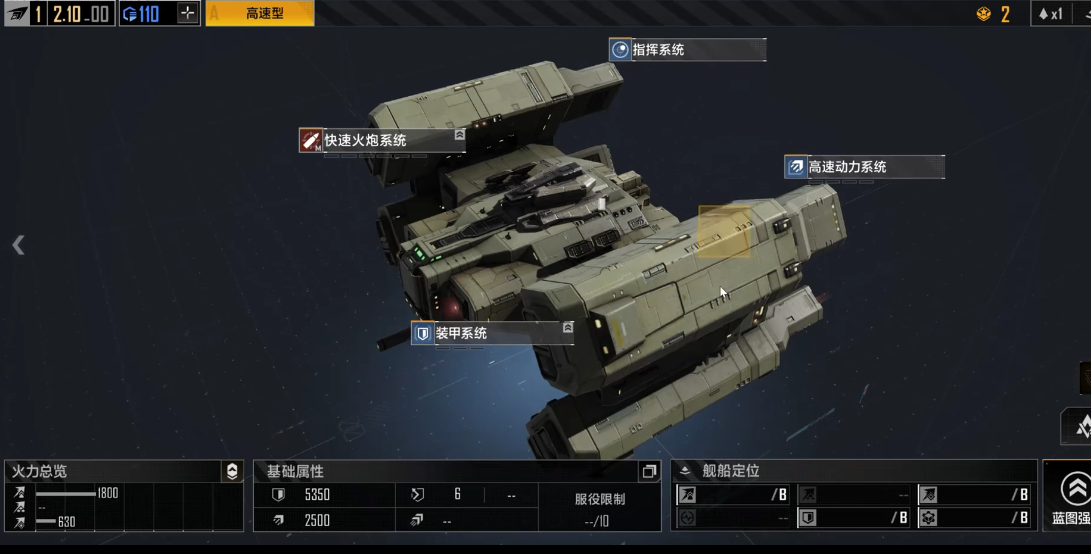Expand the 装甲系统 label chevron
The height and width of the screenshot is (554, 1091).
[x=568, y=327]
